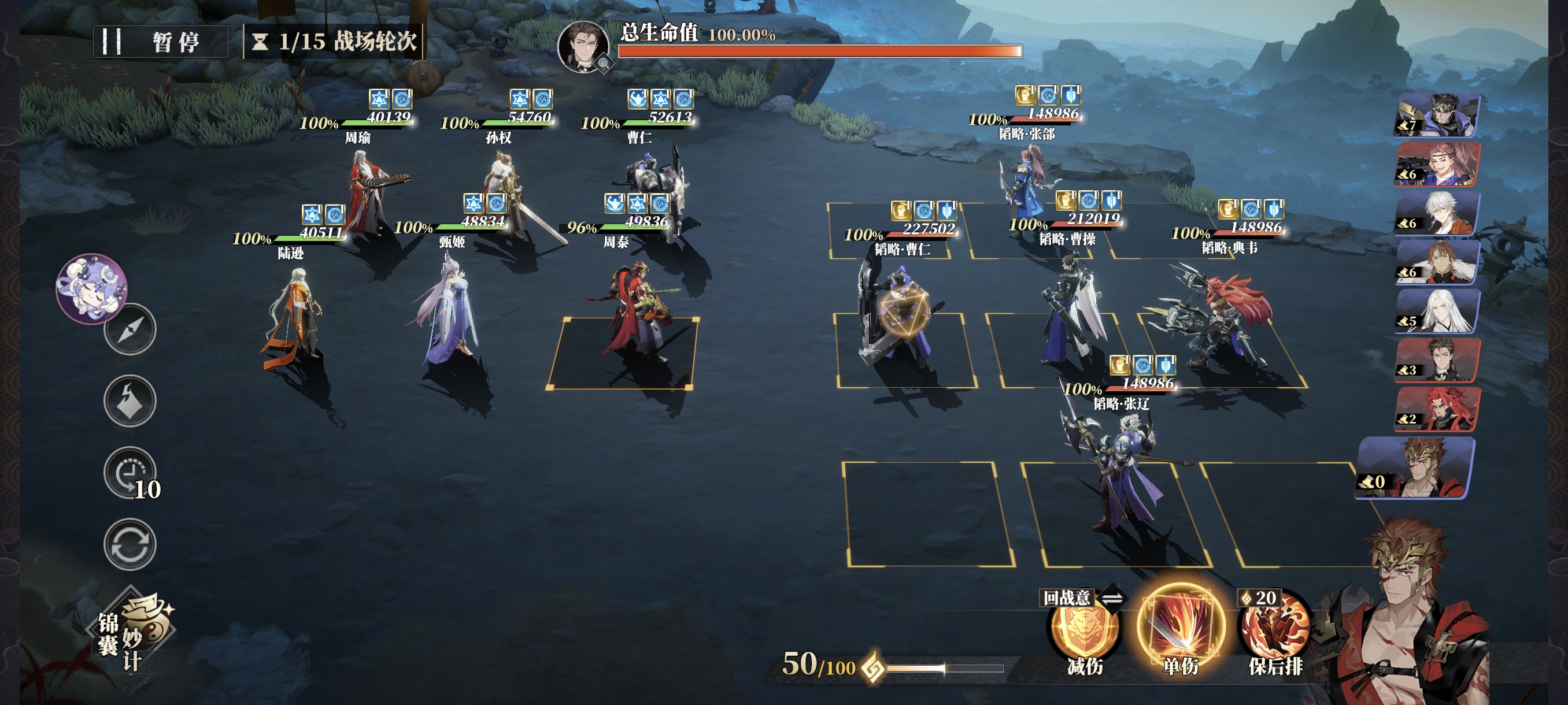Pause the battle with the 暂停 button
1568x705 pixels.
click(x=160, y=42)
